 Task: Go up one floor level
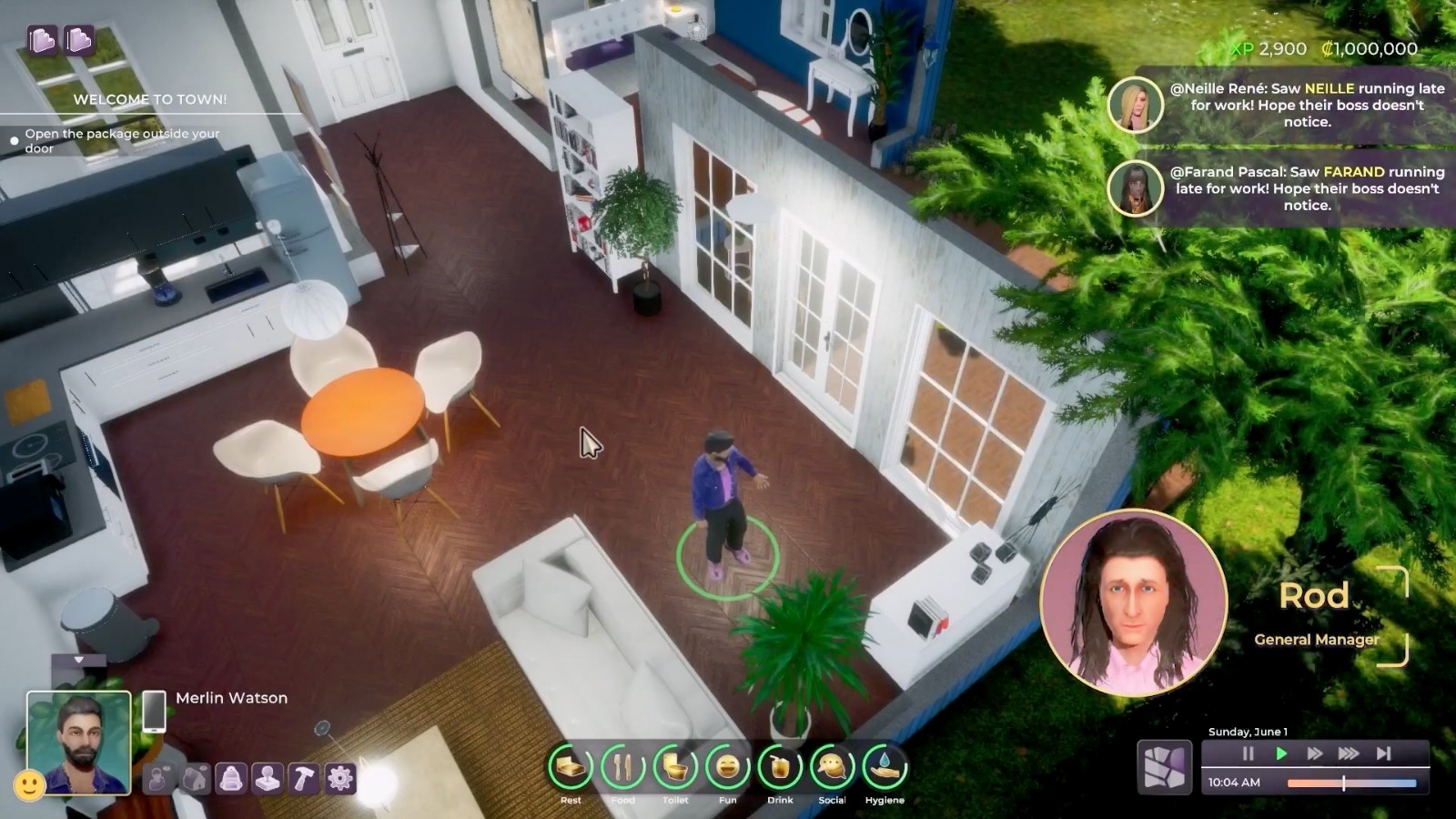click(x=42, y=41)
